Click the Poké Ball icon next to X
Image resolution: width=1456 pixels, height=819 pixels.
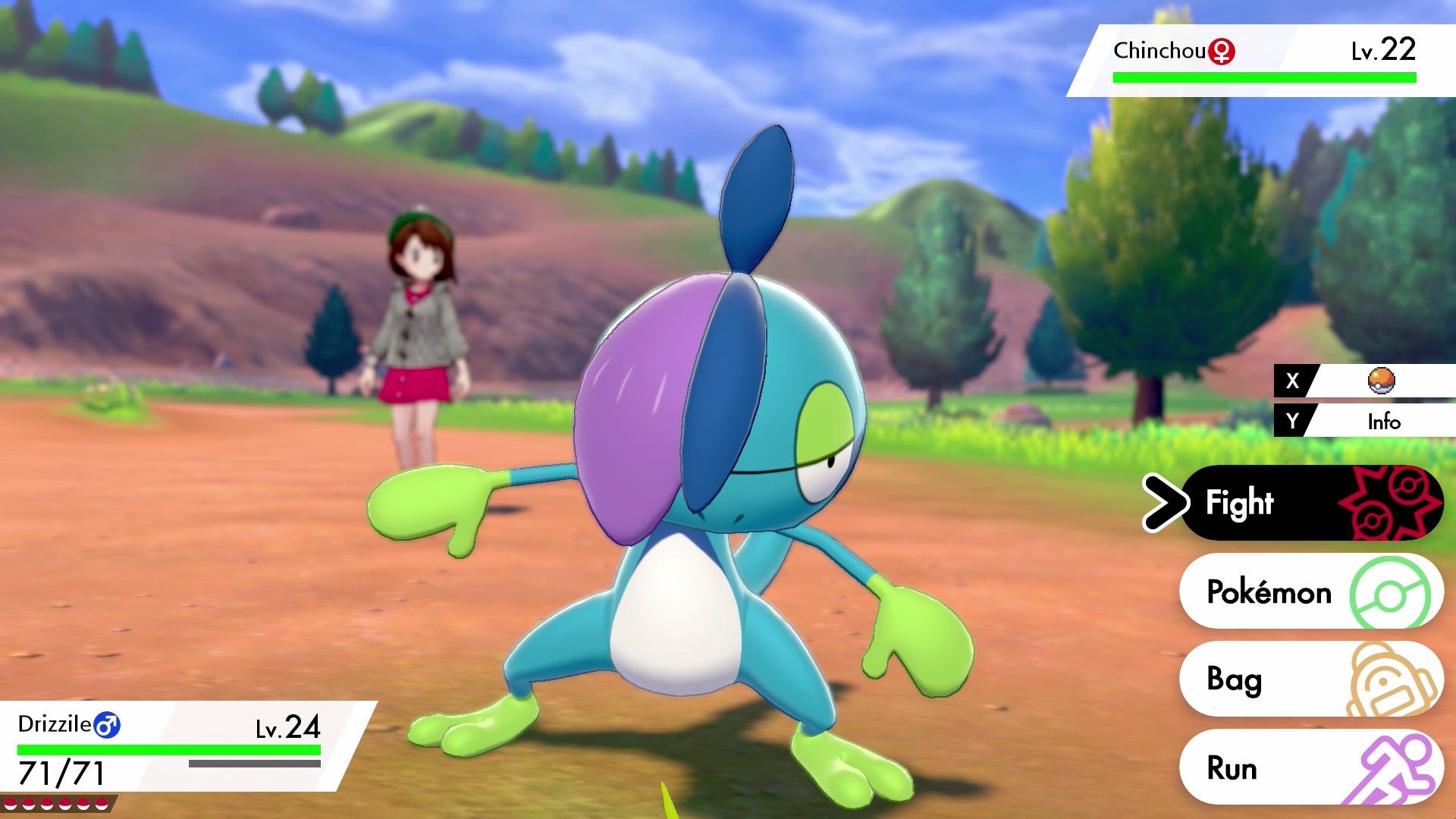point(1381,381)
